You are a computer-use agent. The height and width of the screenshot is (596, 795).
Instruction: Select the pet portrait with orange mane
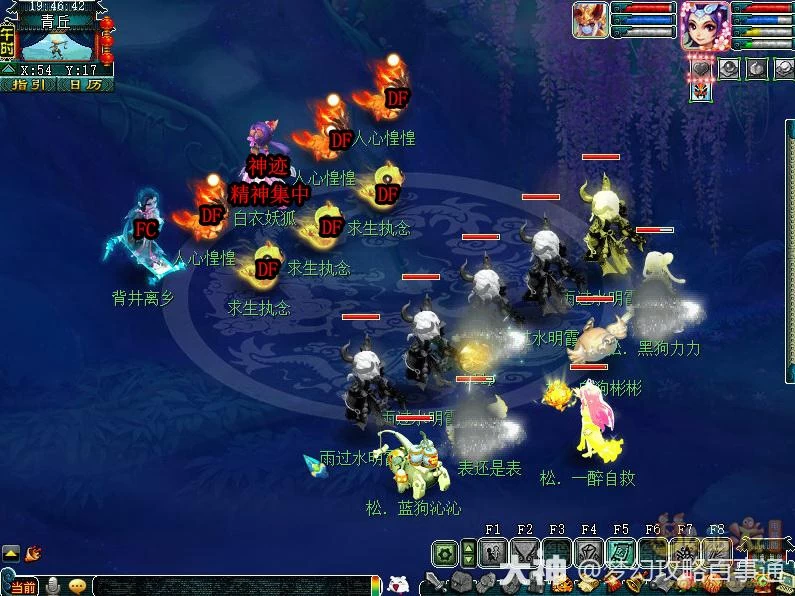pos(588,20)
